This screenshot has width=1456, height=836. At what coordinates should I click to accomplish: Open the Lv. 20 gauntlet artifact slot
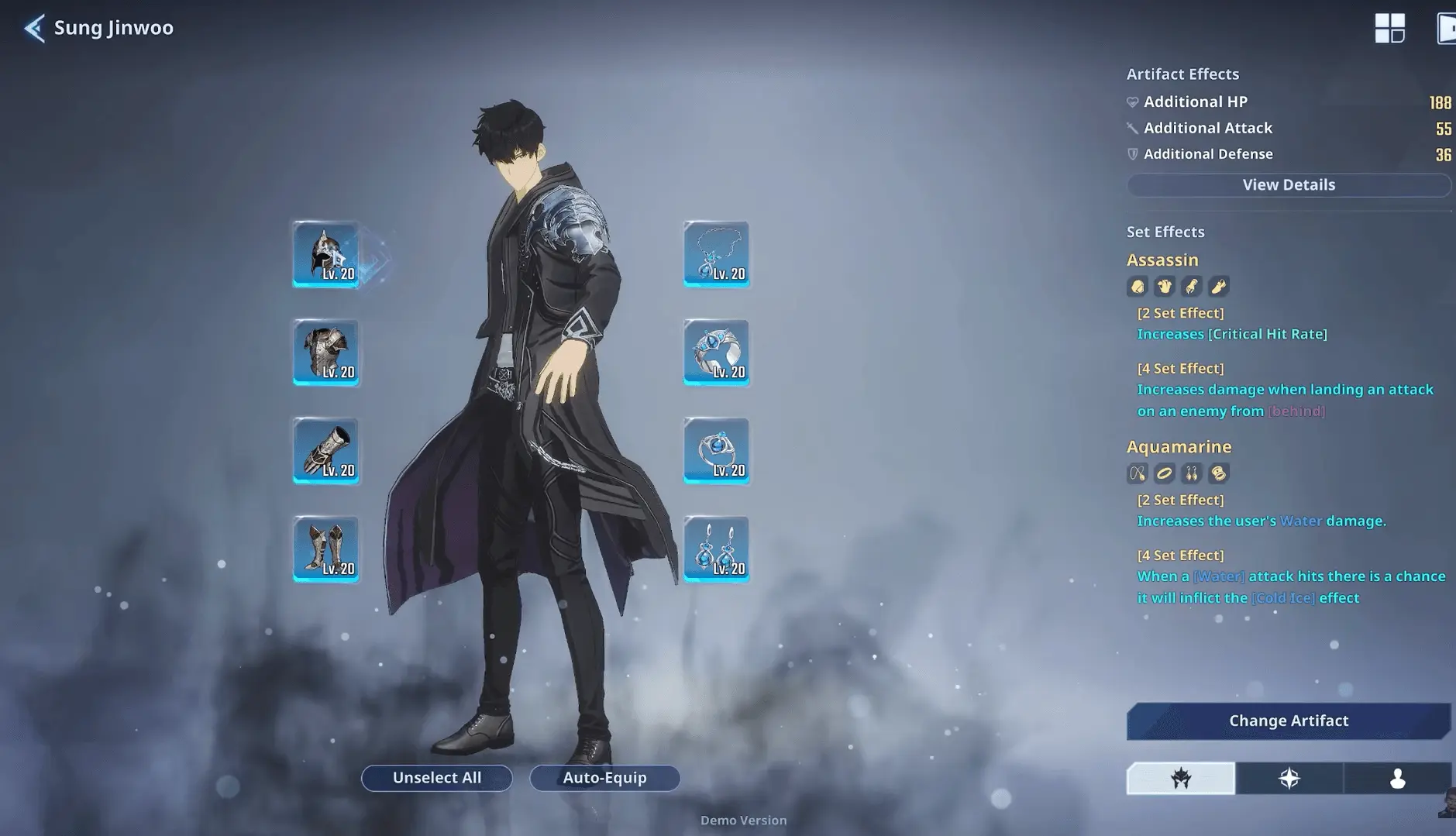point(325,452)
